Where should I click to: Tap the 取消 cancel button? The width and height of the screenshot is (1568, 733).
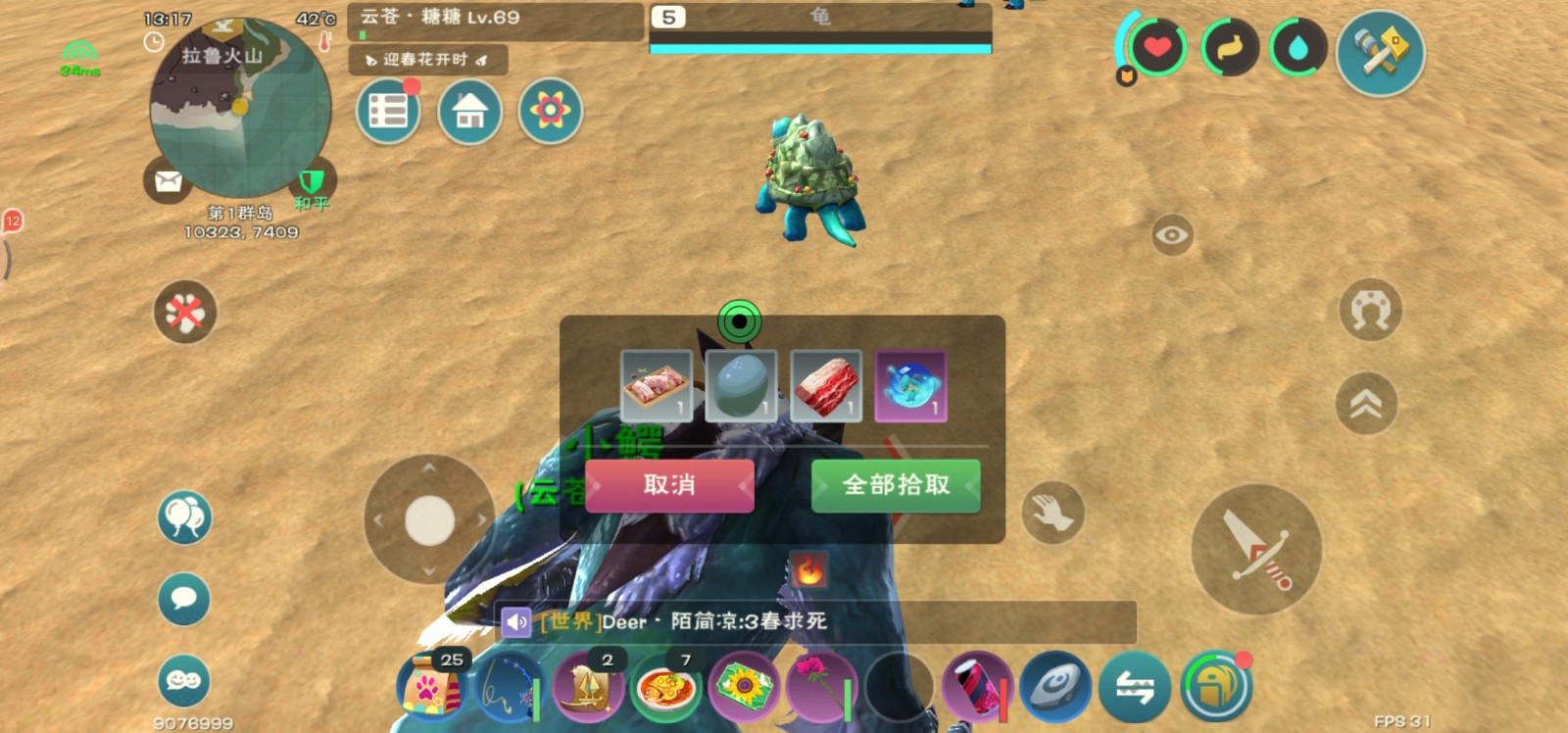pos(670,485)
